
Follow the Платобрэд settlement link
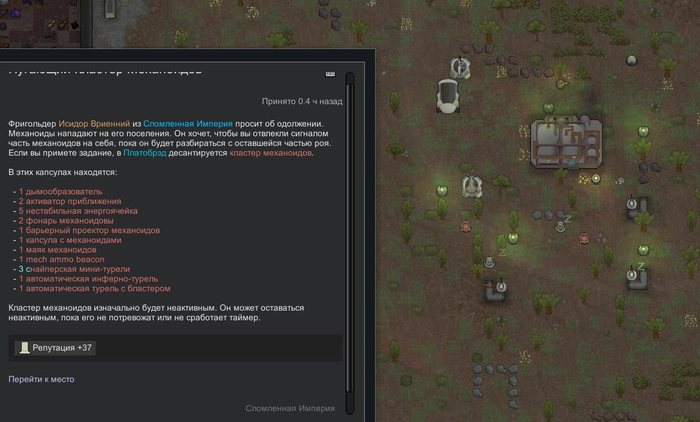coord(146,153)
